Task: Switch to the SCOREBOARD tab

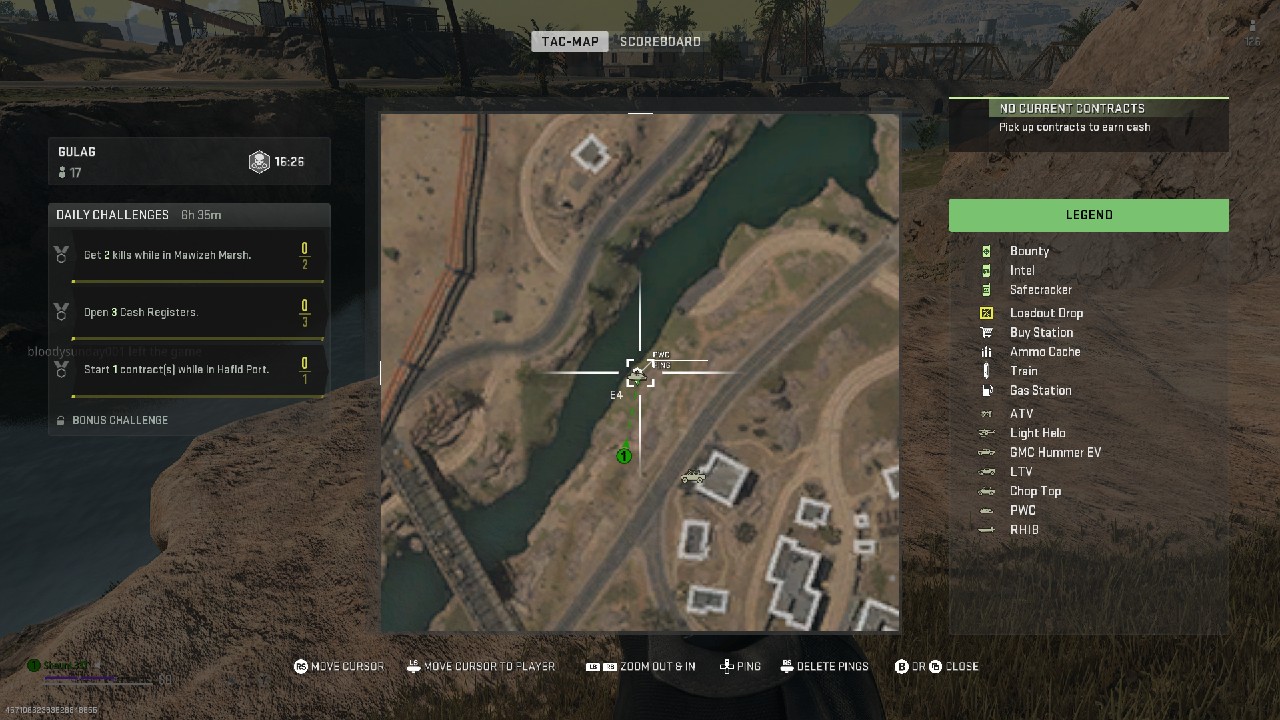Action: tap(660, 41)
